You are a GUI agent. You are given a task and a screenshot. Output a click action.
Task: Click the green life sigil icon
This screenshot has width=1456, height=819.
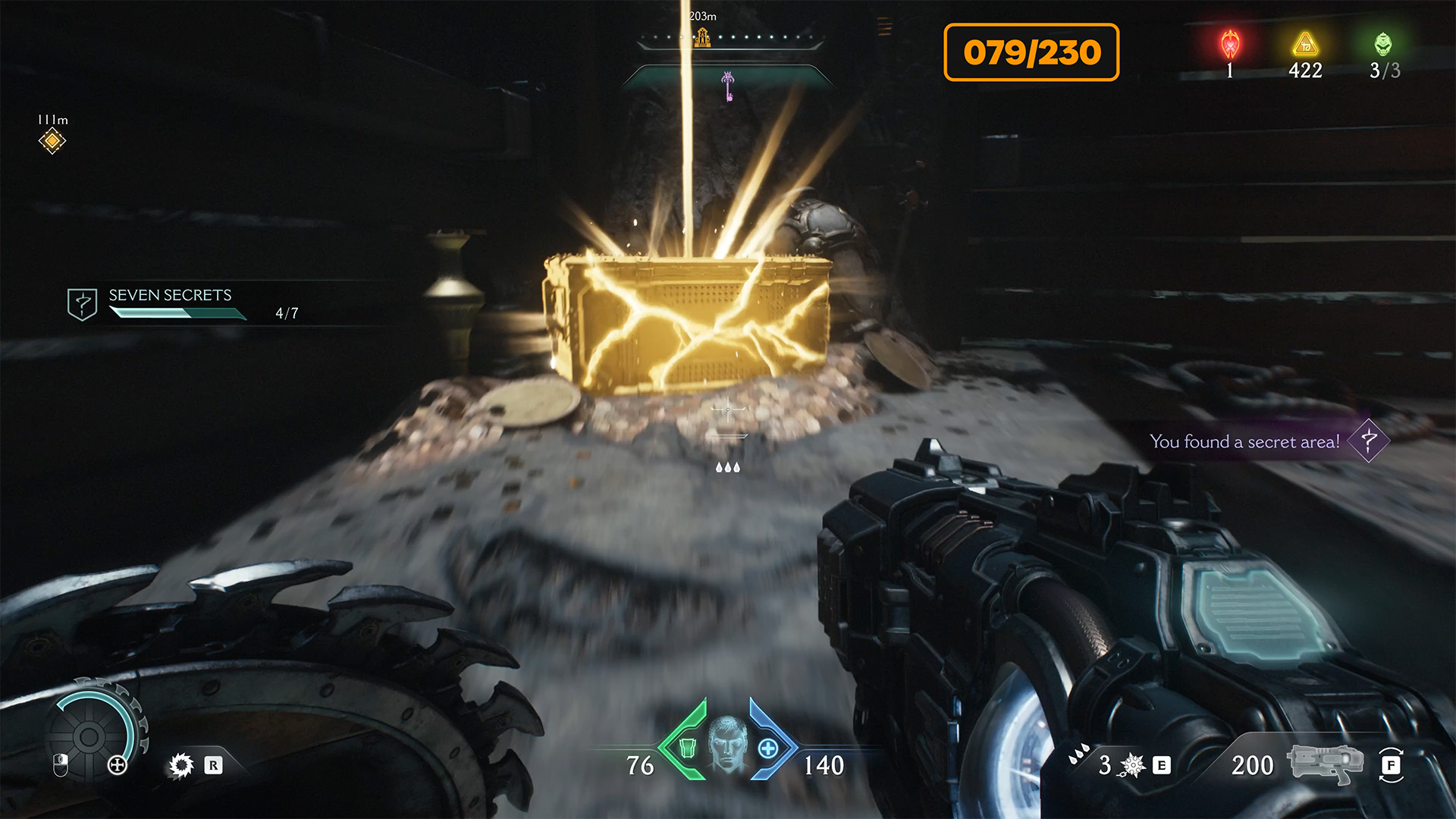1383,44
